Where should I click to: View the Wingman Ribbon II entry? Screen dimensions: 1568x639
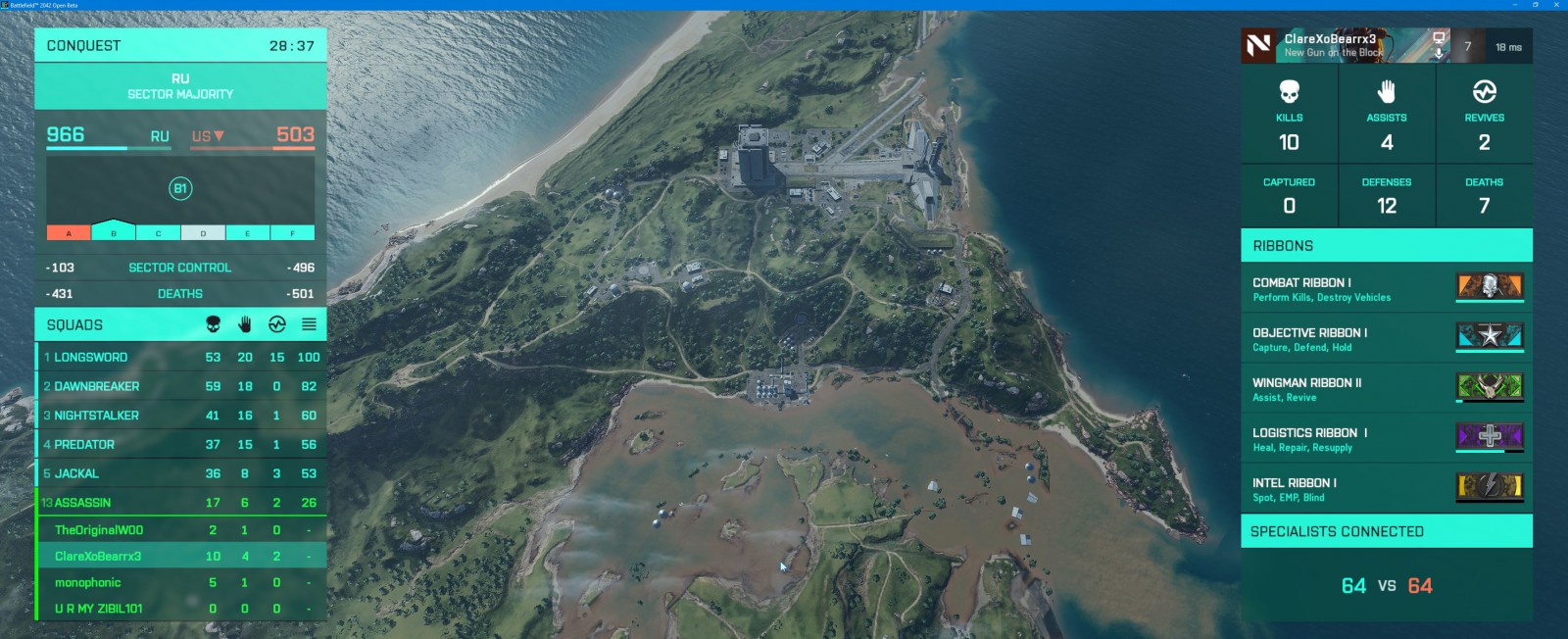(x=1386, y=388)
